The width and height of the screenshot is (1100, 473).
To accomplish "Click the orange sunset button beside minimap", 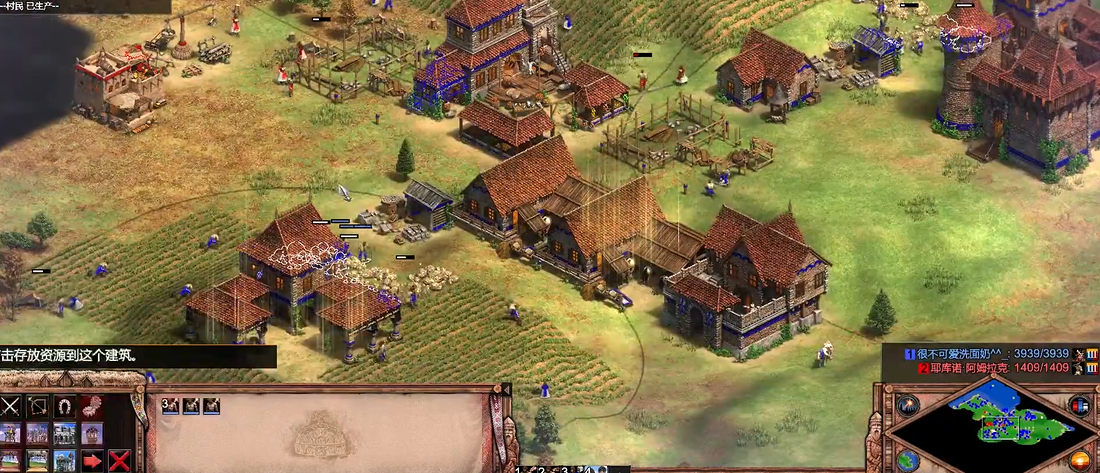I will pyautogui.click(x=1080, y=460).
